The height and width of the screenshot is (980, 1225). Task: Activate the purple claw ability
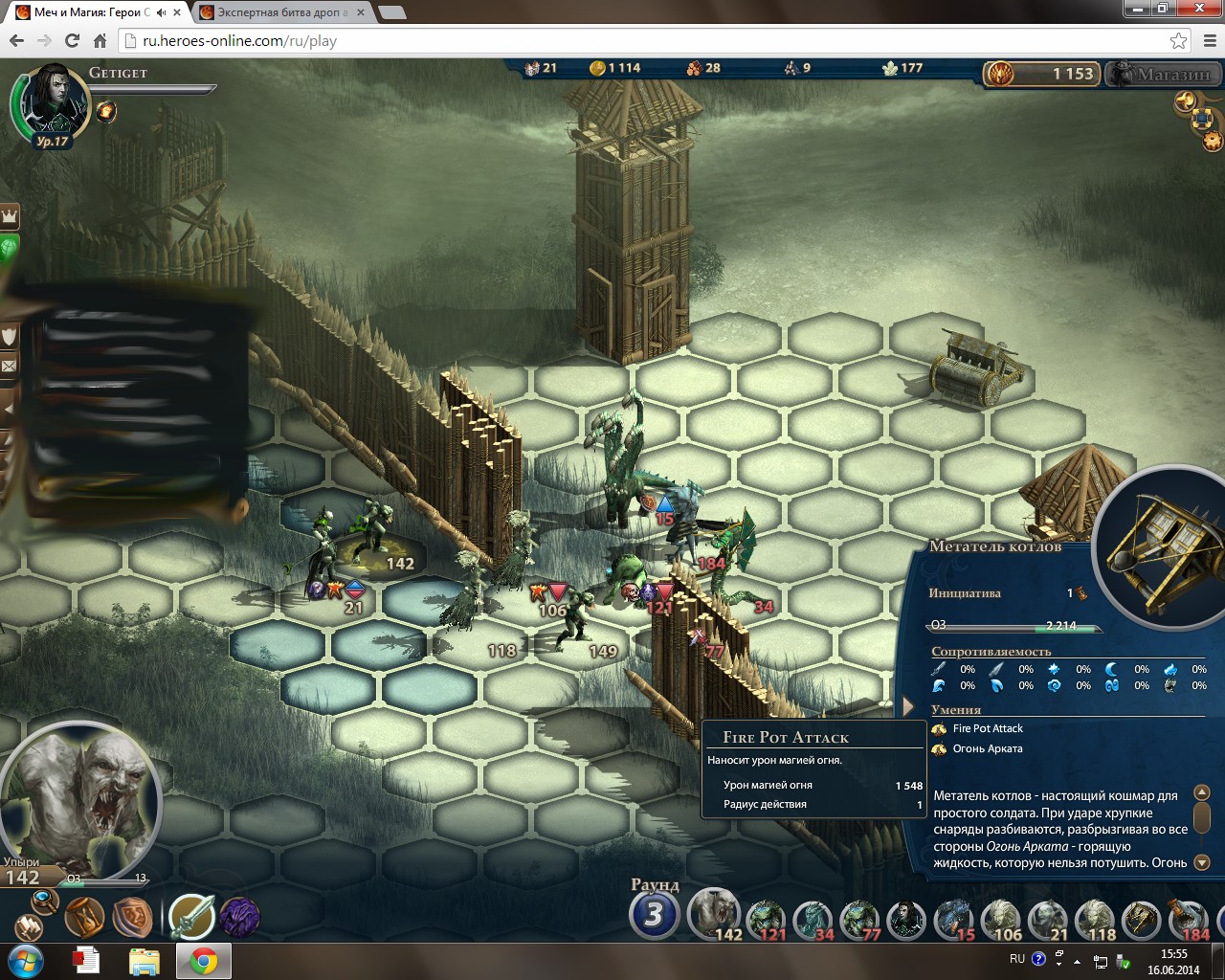[239, 917]
